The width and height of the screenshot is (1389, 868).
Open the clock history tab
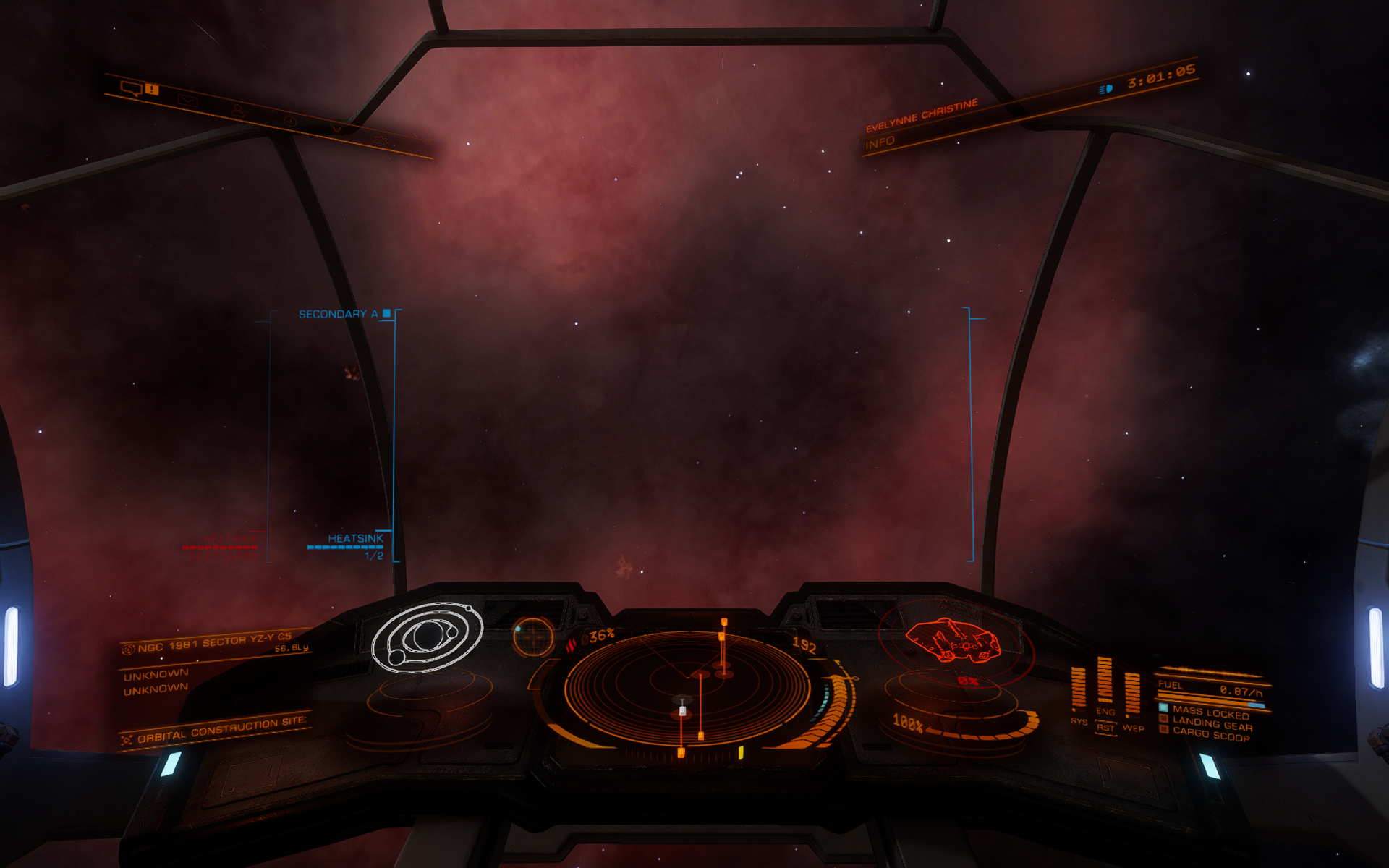click(289, 121)
